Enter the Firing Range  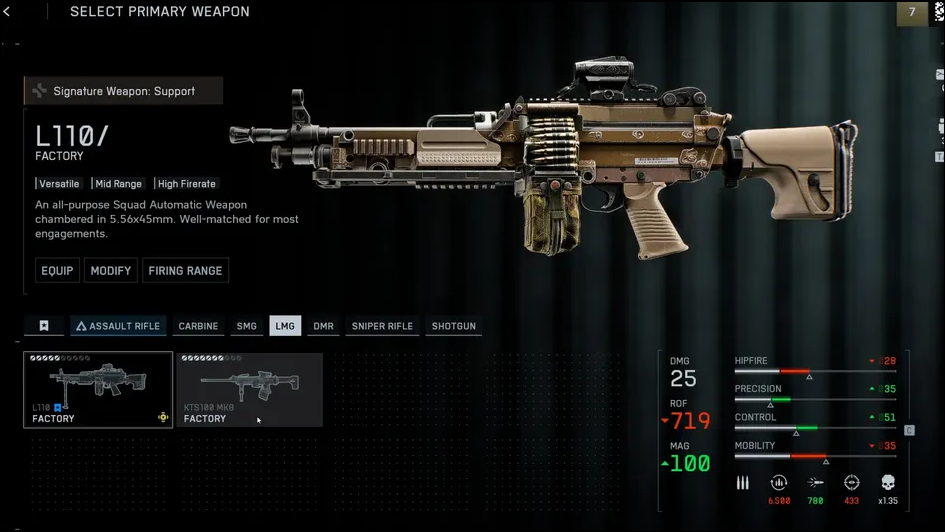185,271
